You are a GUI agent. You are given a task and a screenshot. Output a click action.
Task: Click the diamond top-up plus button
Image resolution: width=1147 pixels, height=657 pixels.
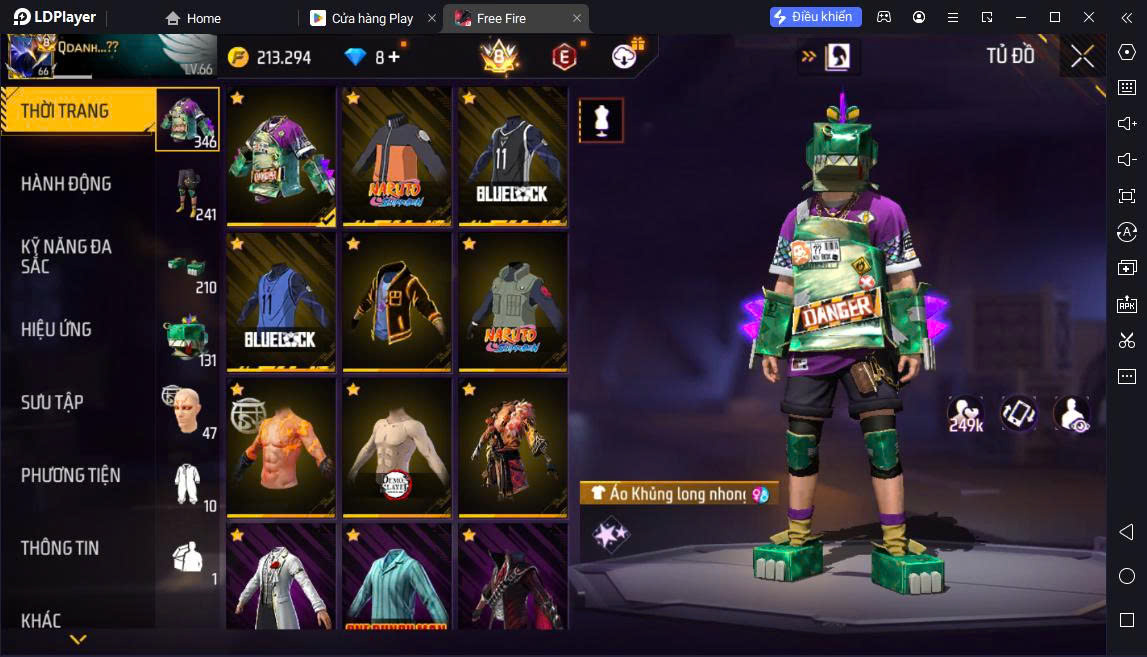tap(394, 57)
